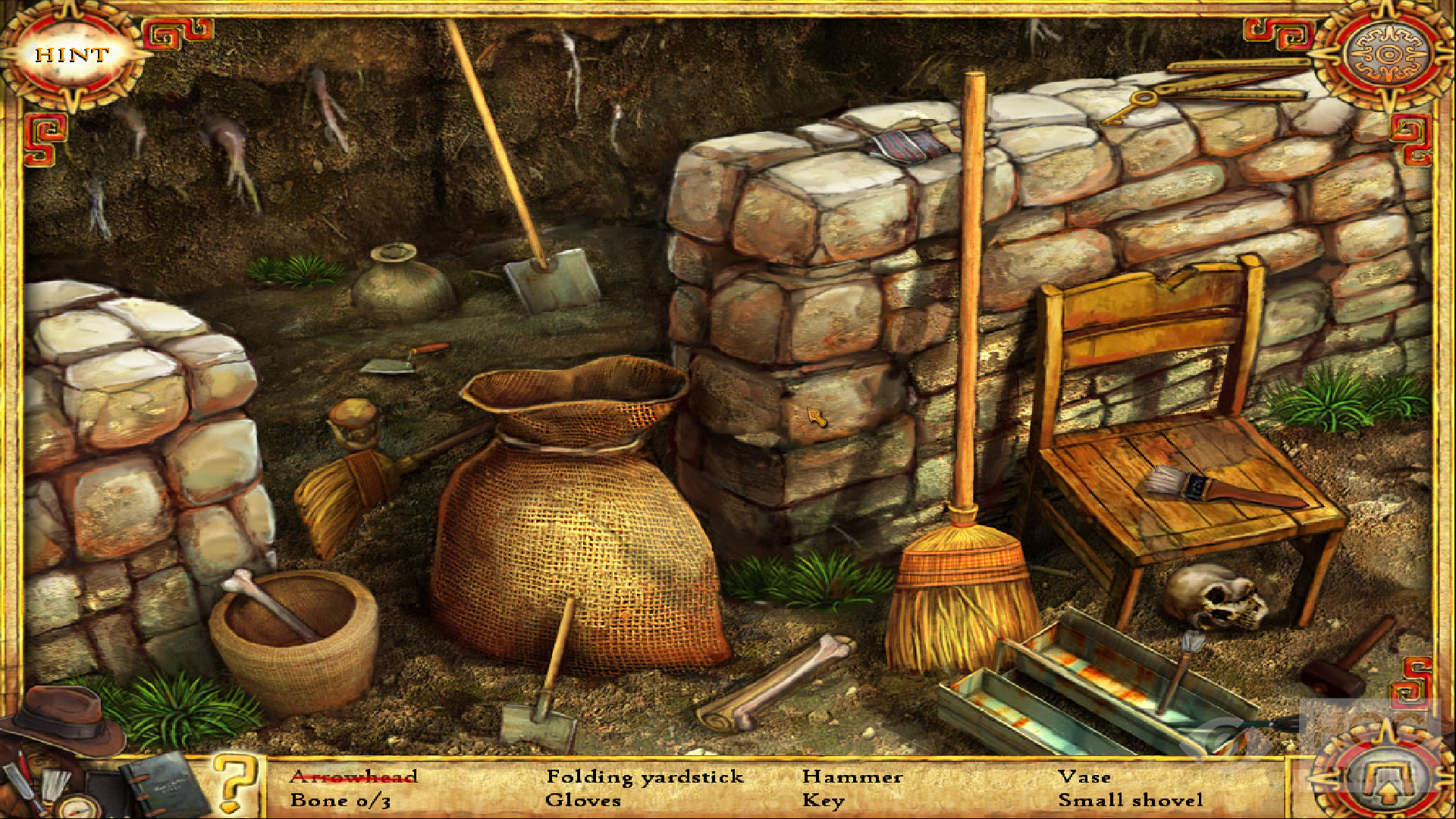Screen dimensions: 1456x819
Task: Select the Gloves list entry
Action: point(582,800)
